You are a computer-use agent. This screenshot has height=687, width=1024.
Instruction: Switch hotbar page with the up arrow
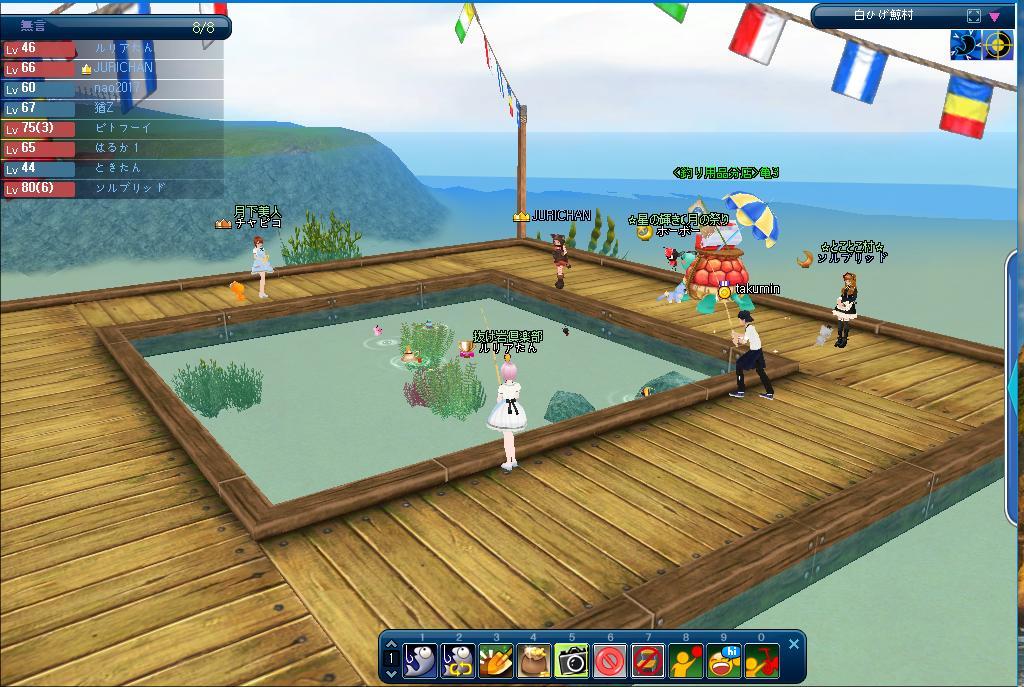pos(391,645)
